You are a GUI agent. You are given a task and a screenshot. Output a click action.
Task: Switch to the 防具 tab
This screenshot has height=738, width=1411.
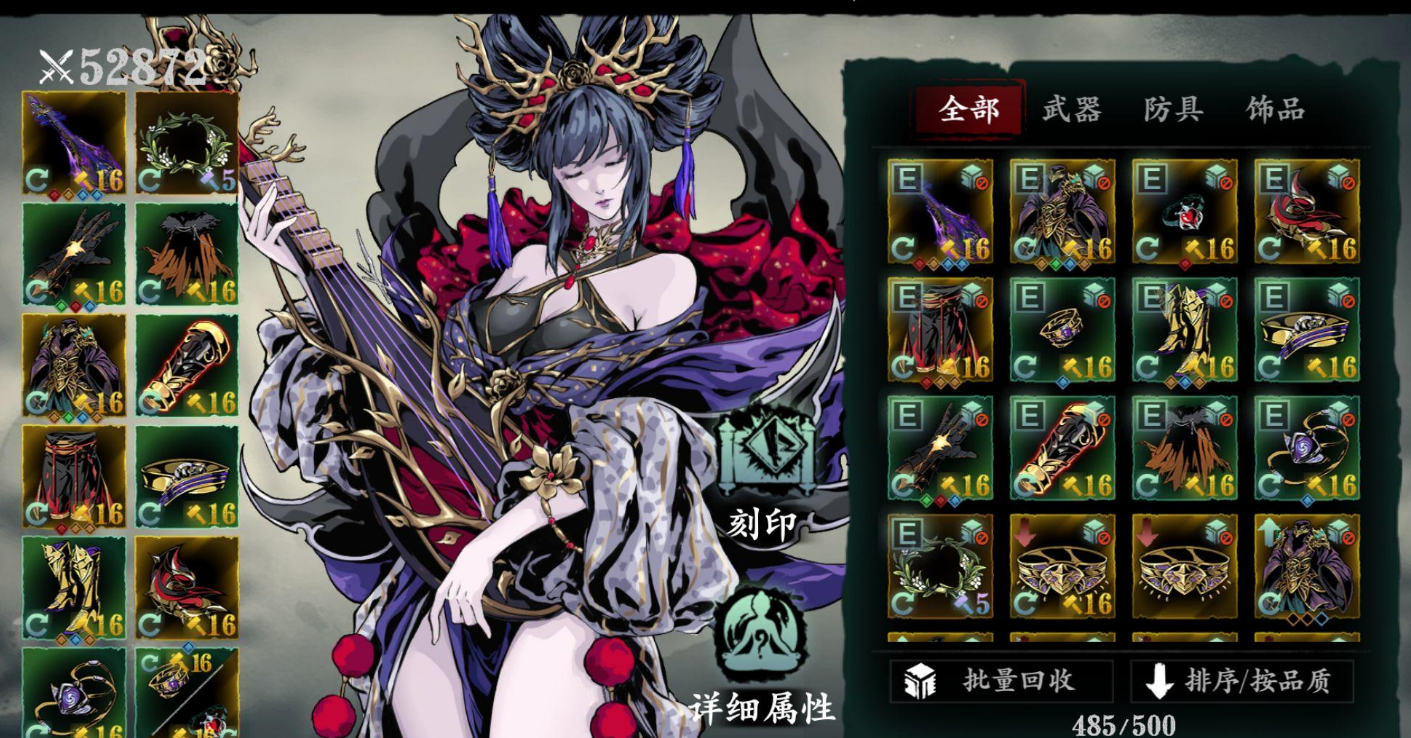[1173, 109]
